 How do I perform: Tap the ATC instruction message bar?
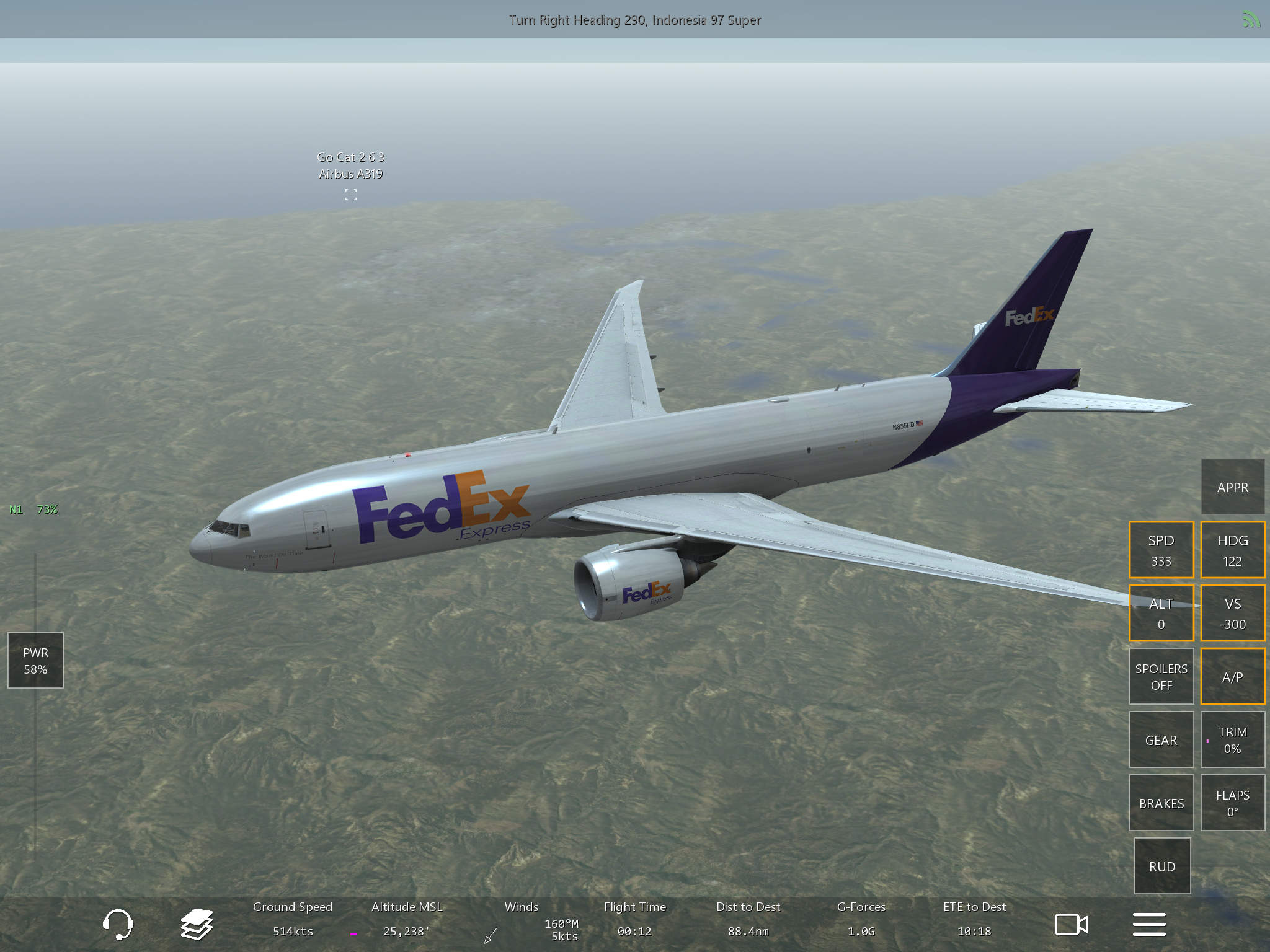point(635,20)
